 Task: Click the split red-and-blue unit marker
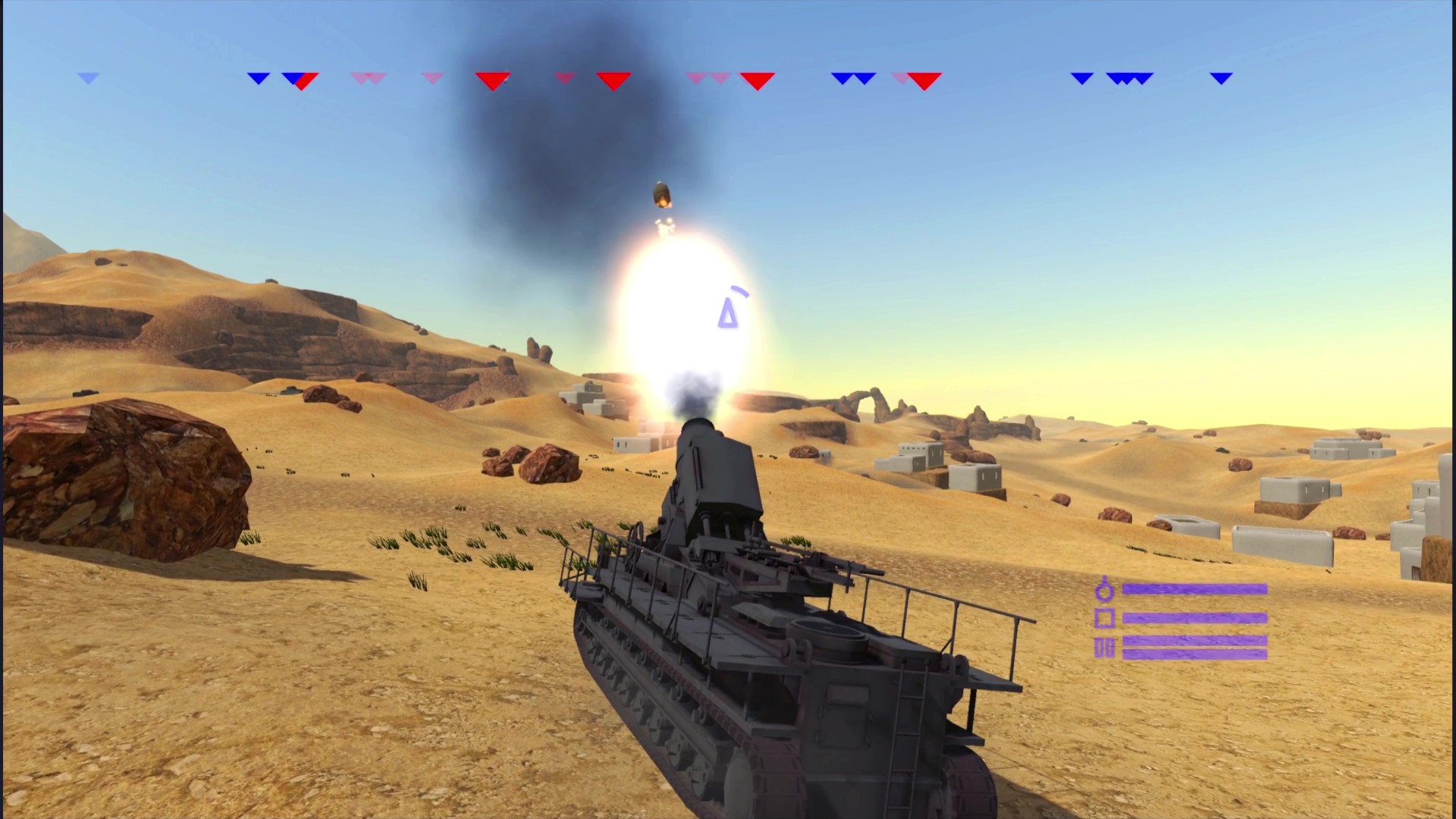tap(301, 80)
